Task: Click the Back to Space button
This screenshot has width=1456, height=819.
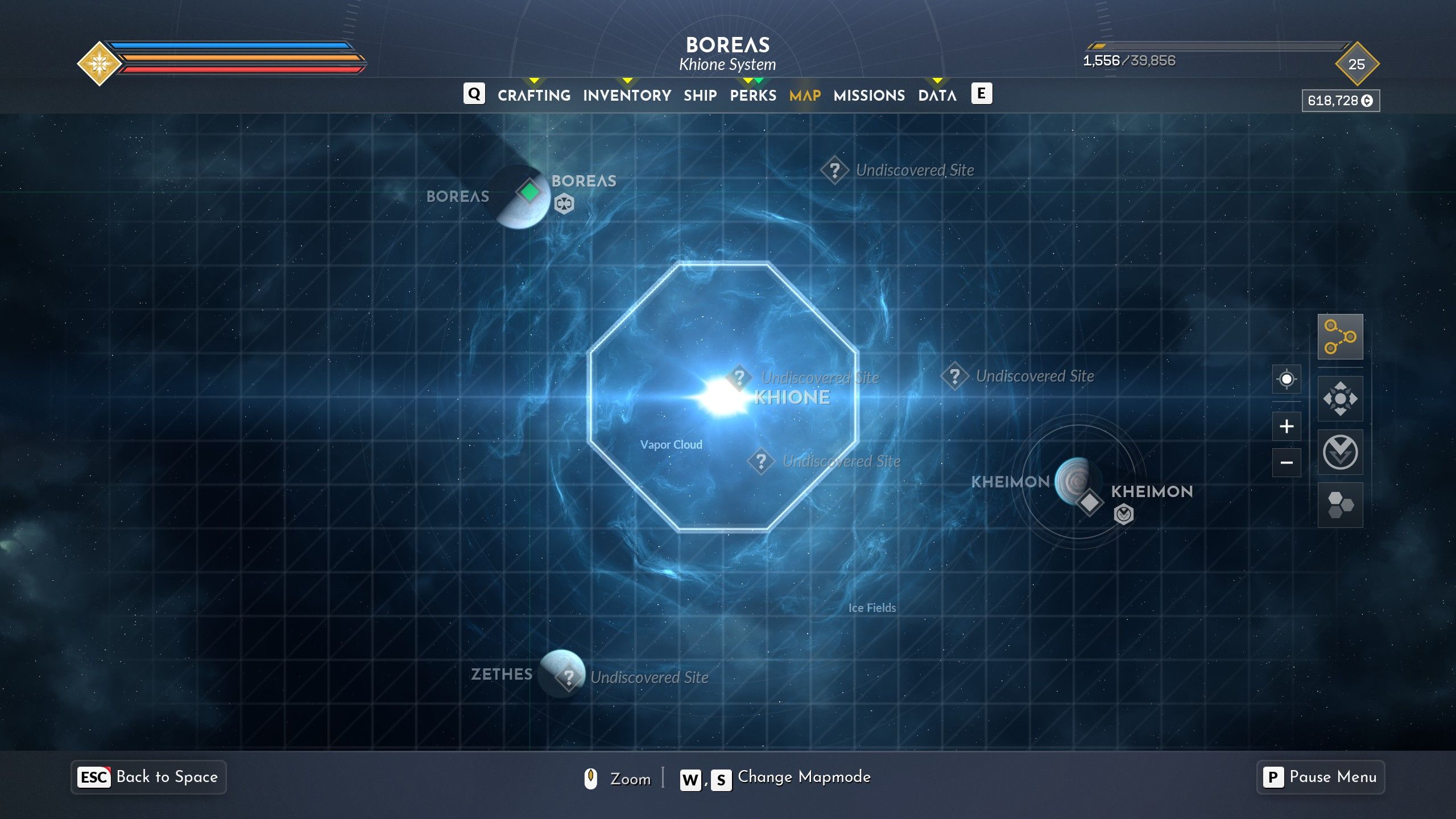Action: (149, 777)
